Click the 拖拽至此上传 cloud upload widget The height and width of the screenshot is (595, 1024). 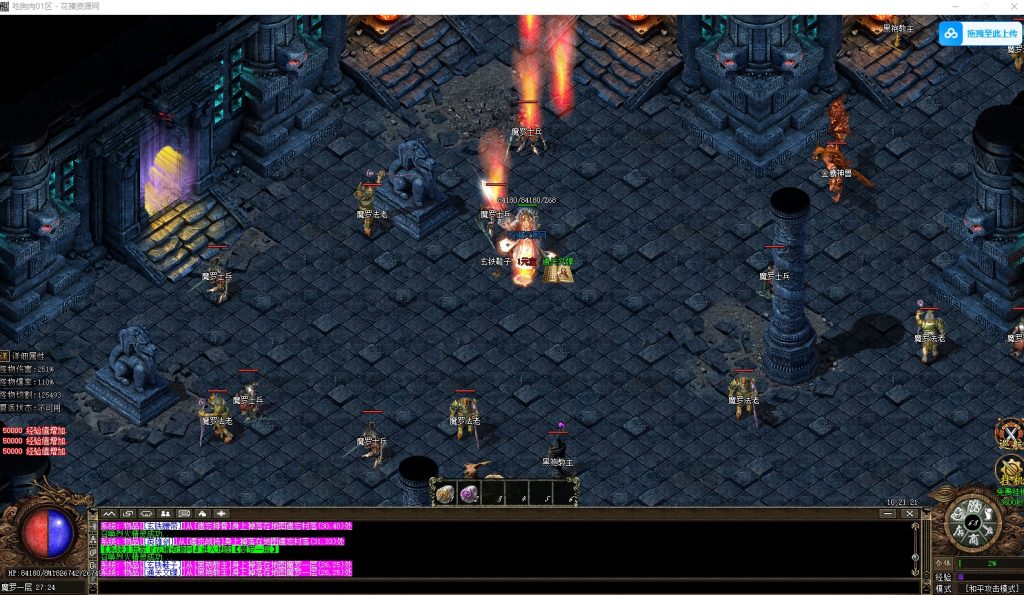[x=979, y=34]
